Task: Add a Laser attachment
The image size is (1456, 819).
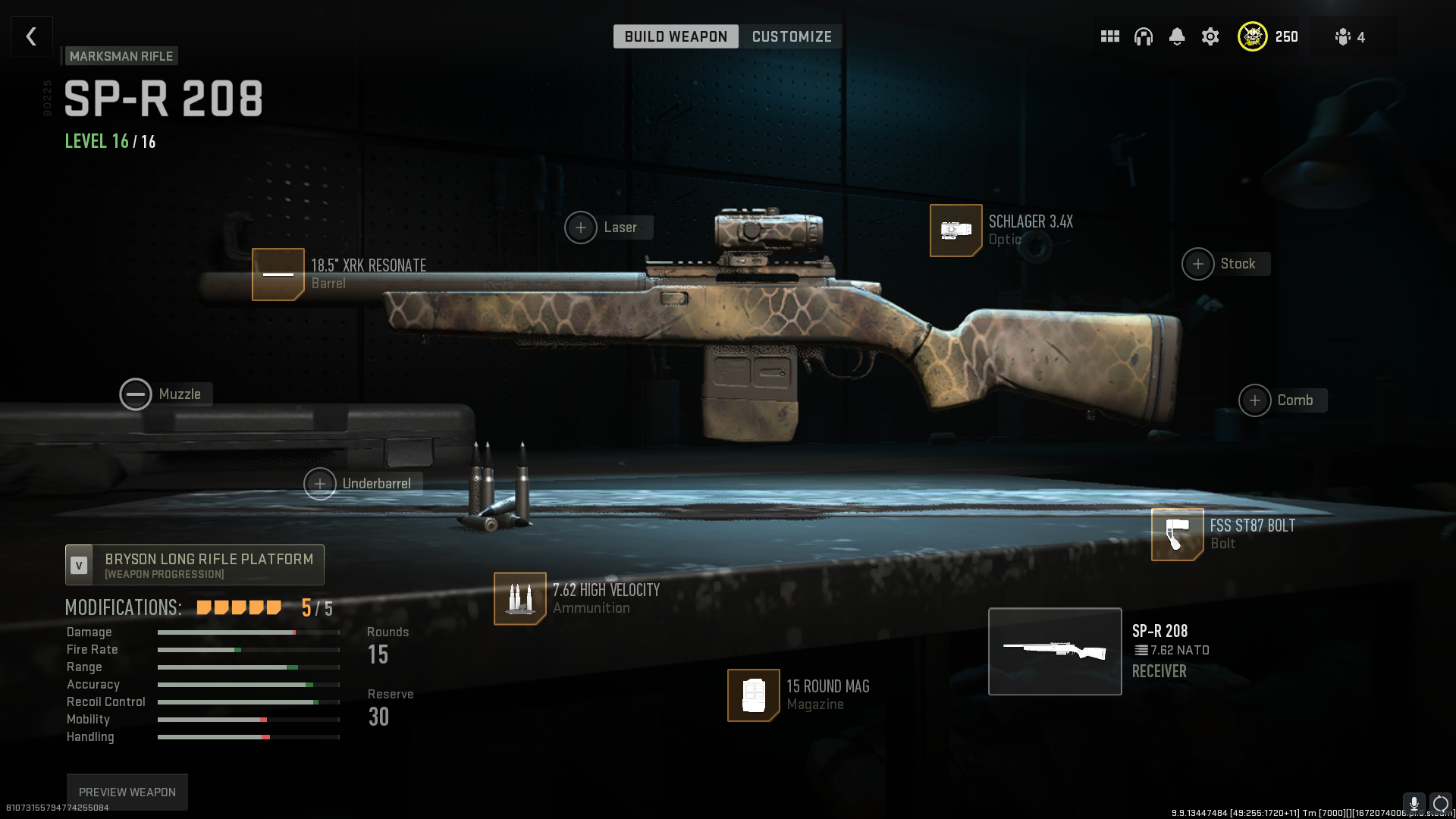Action: [581, 227]
